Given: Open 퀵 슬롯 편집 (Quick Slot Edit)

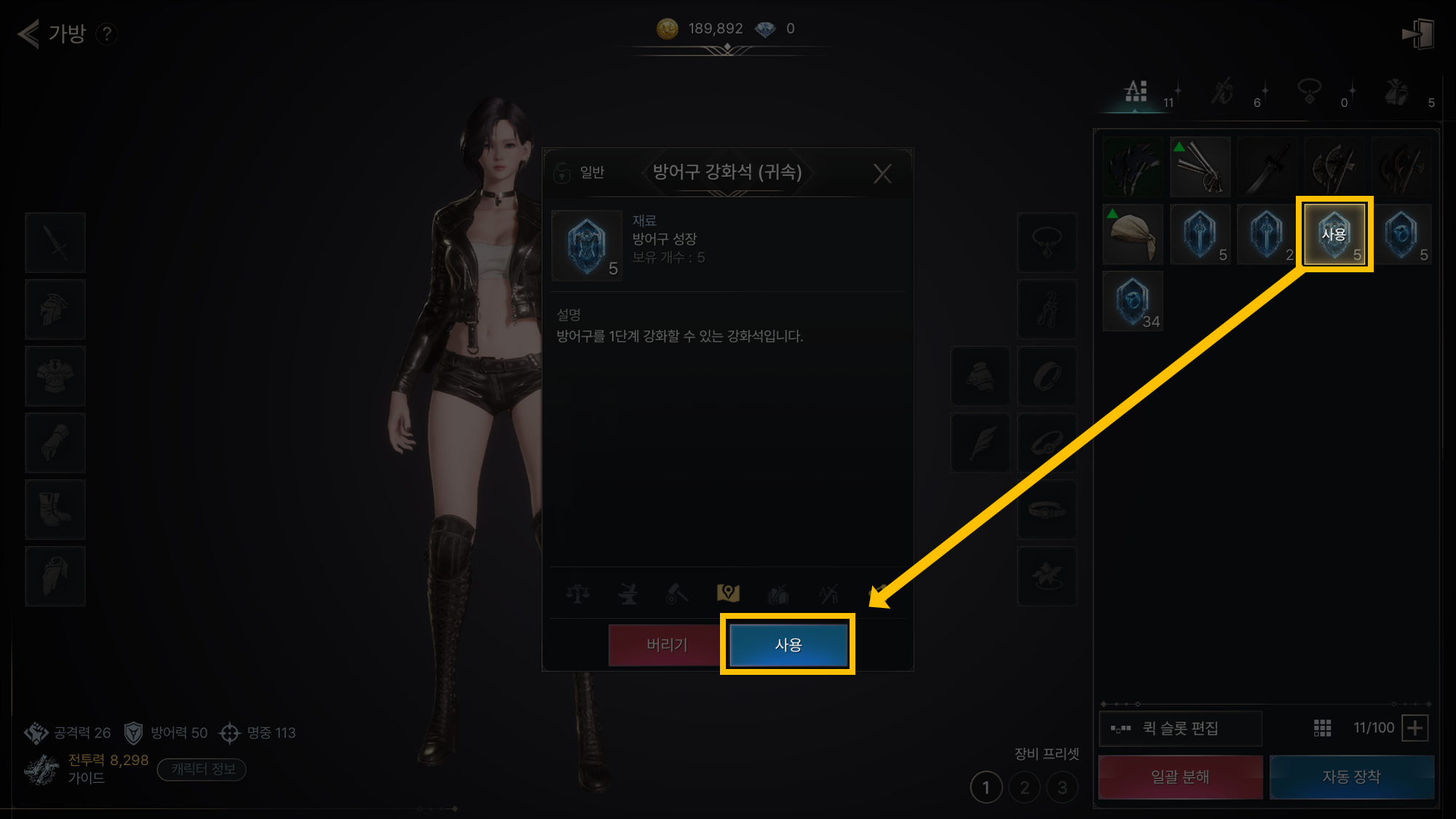Looking at the screenshot, I should point(1180,728).
